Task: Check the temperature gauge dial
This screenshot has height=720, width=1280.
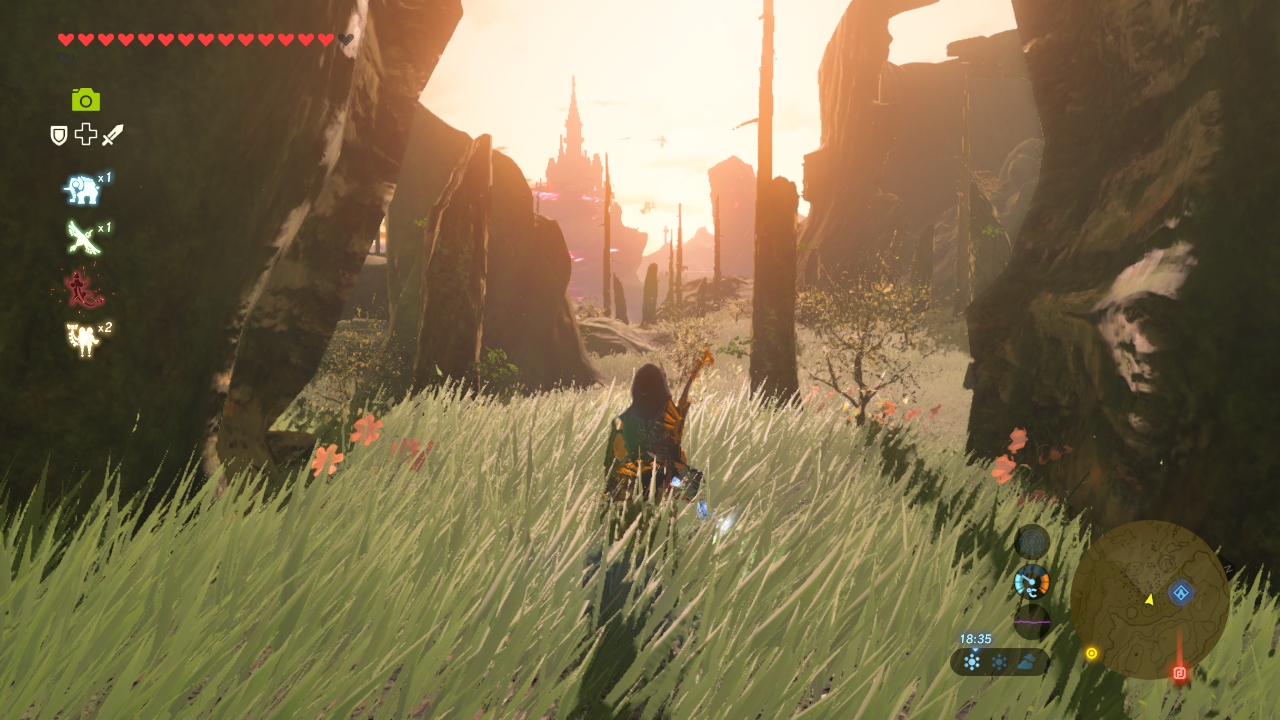Action: point(1032,581)
